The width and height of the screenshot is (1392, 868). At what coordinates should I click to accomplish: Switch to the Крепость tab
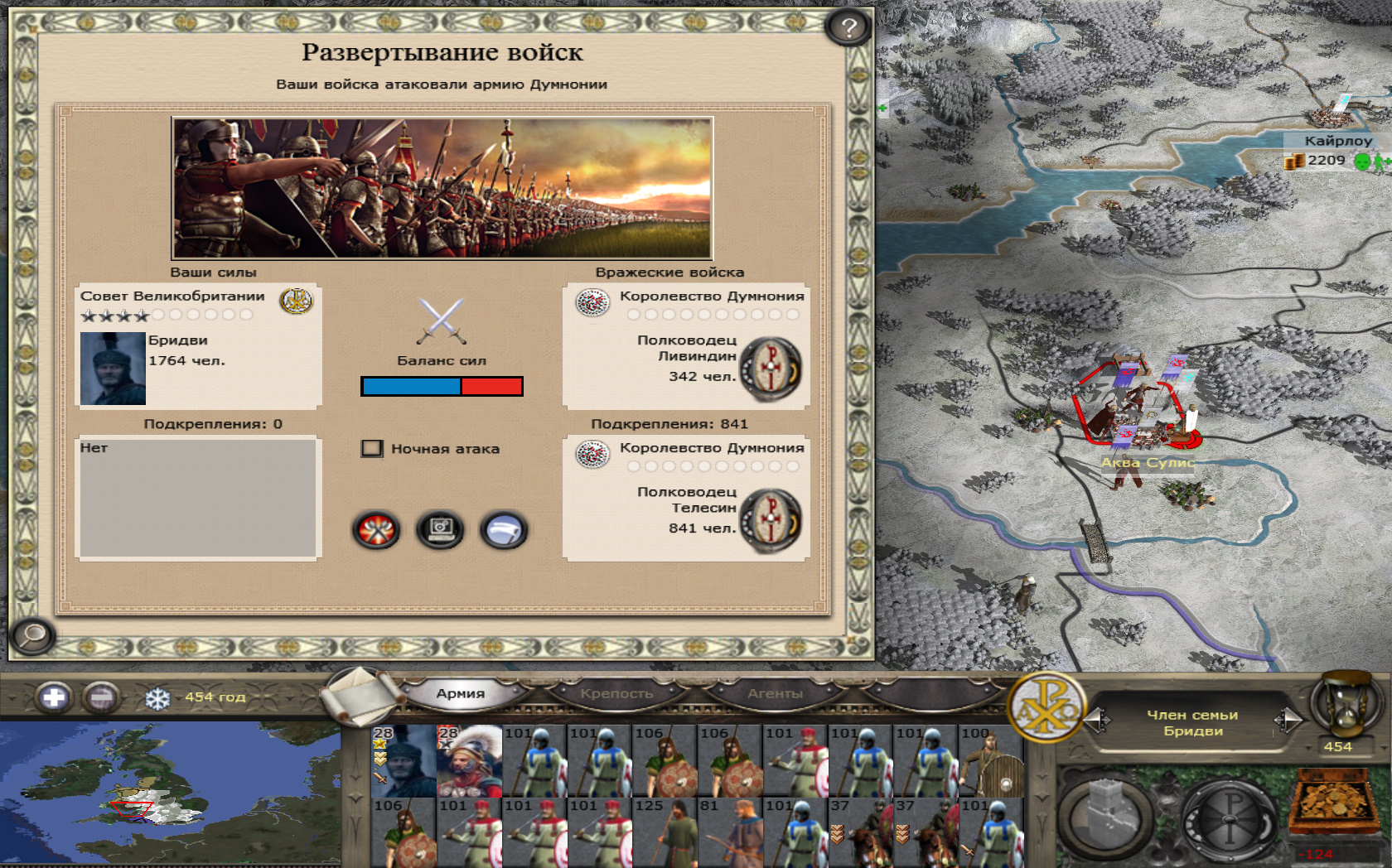(x=616, y=694)
